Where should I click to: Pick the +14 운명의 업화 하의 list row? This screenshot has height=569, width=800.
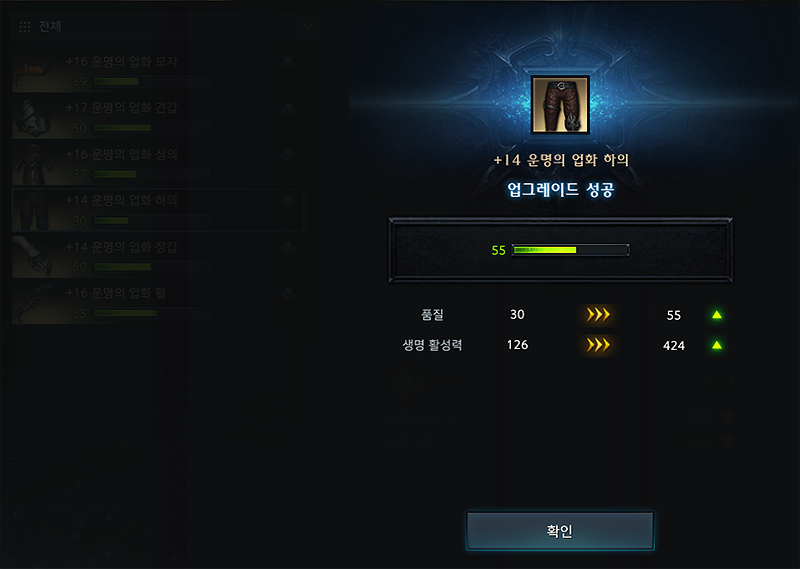point(155,209)
